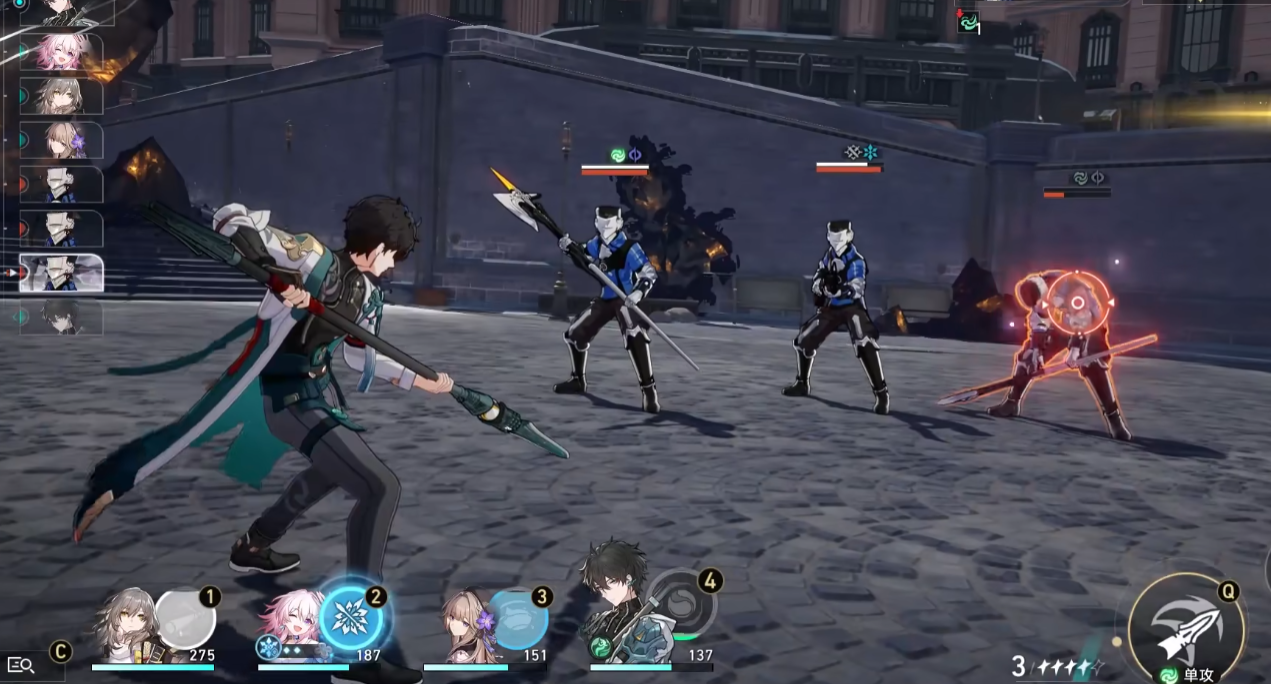
Task: Select March 7th's portrait in the turn order
Action: click(62, 53)
